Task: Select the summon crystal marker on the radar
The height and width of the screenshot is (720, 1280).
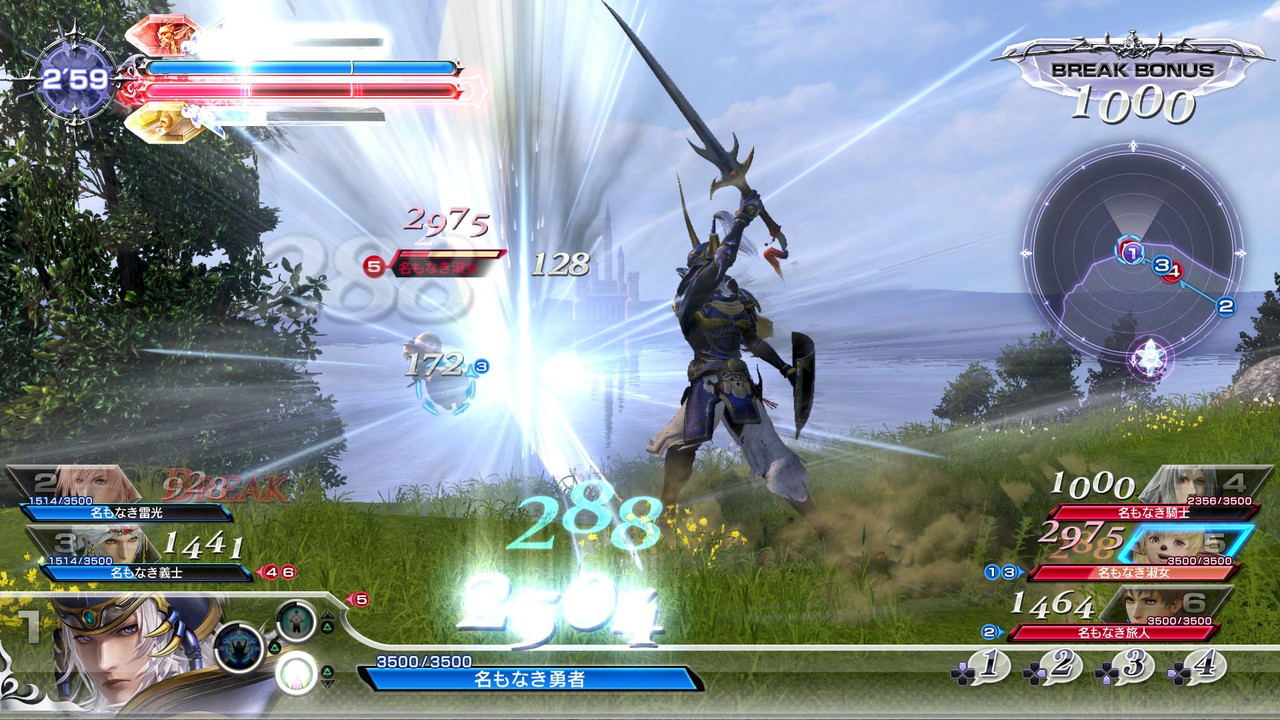Action: click(1150, 356)
